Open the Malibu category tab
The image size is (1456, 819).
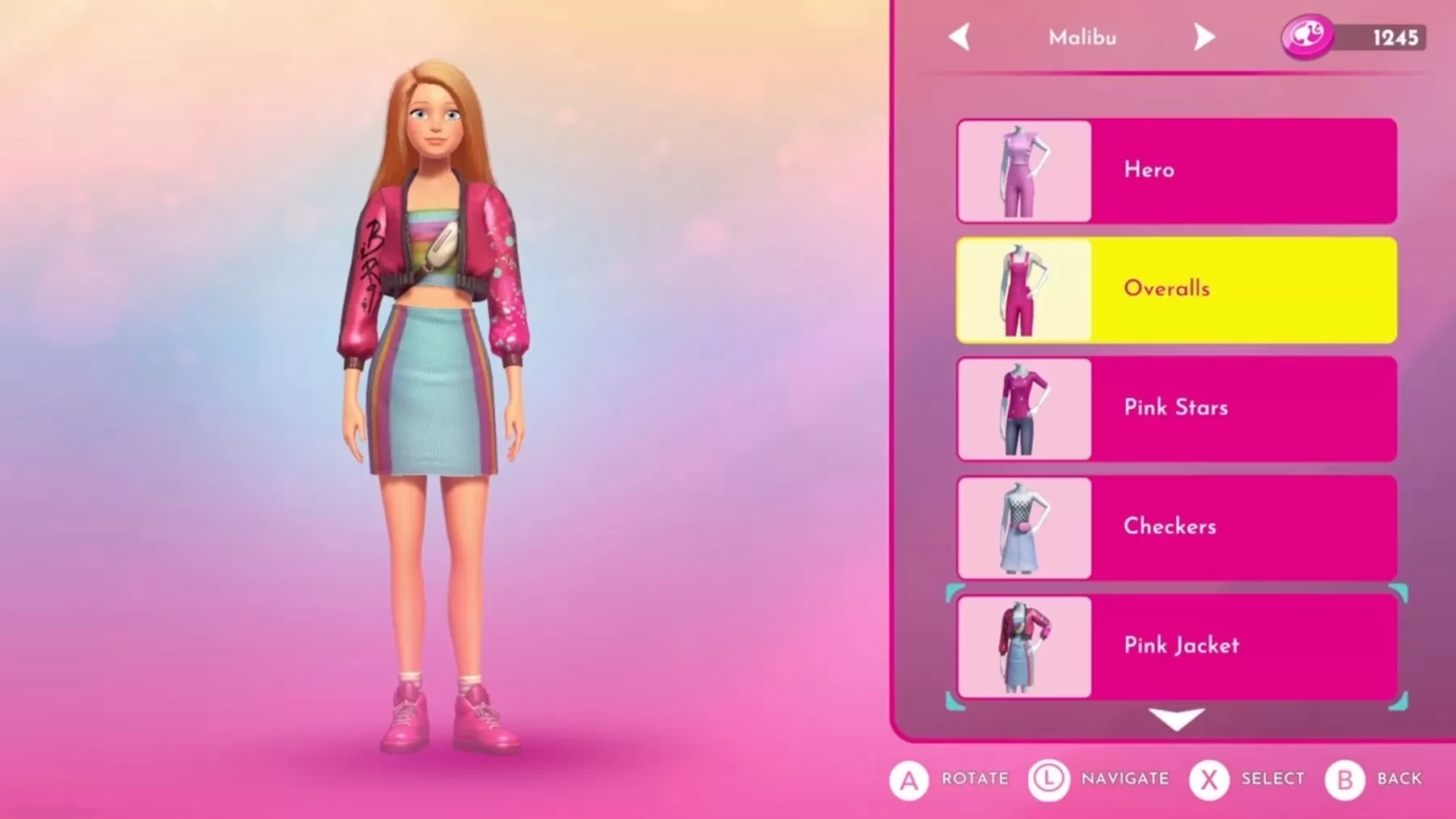click(x=1084, y=36)
